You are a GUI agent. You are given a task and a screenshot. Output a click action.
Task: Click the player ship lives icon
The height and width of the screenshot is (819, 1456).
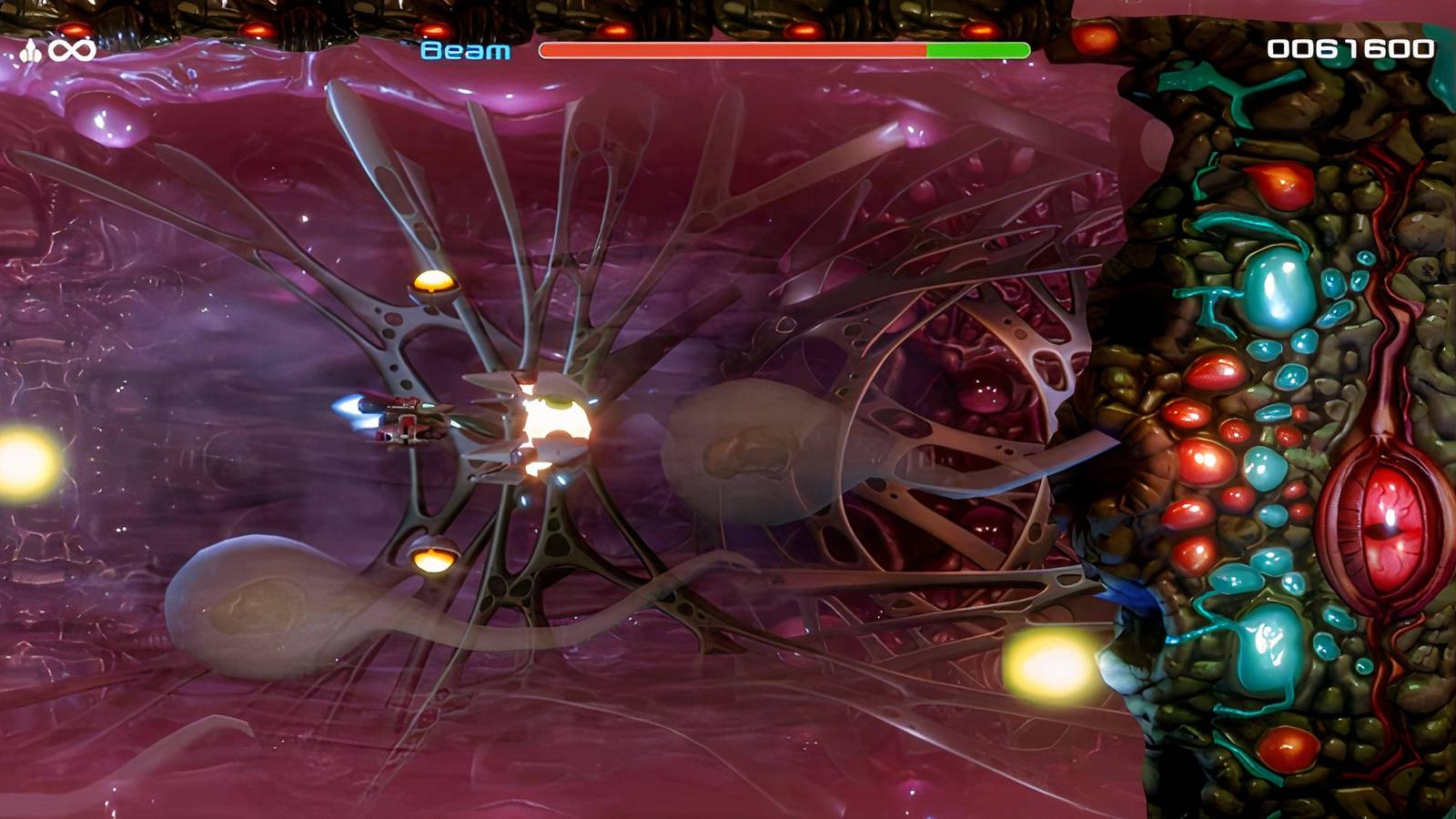30,48
